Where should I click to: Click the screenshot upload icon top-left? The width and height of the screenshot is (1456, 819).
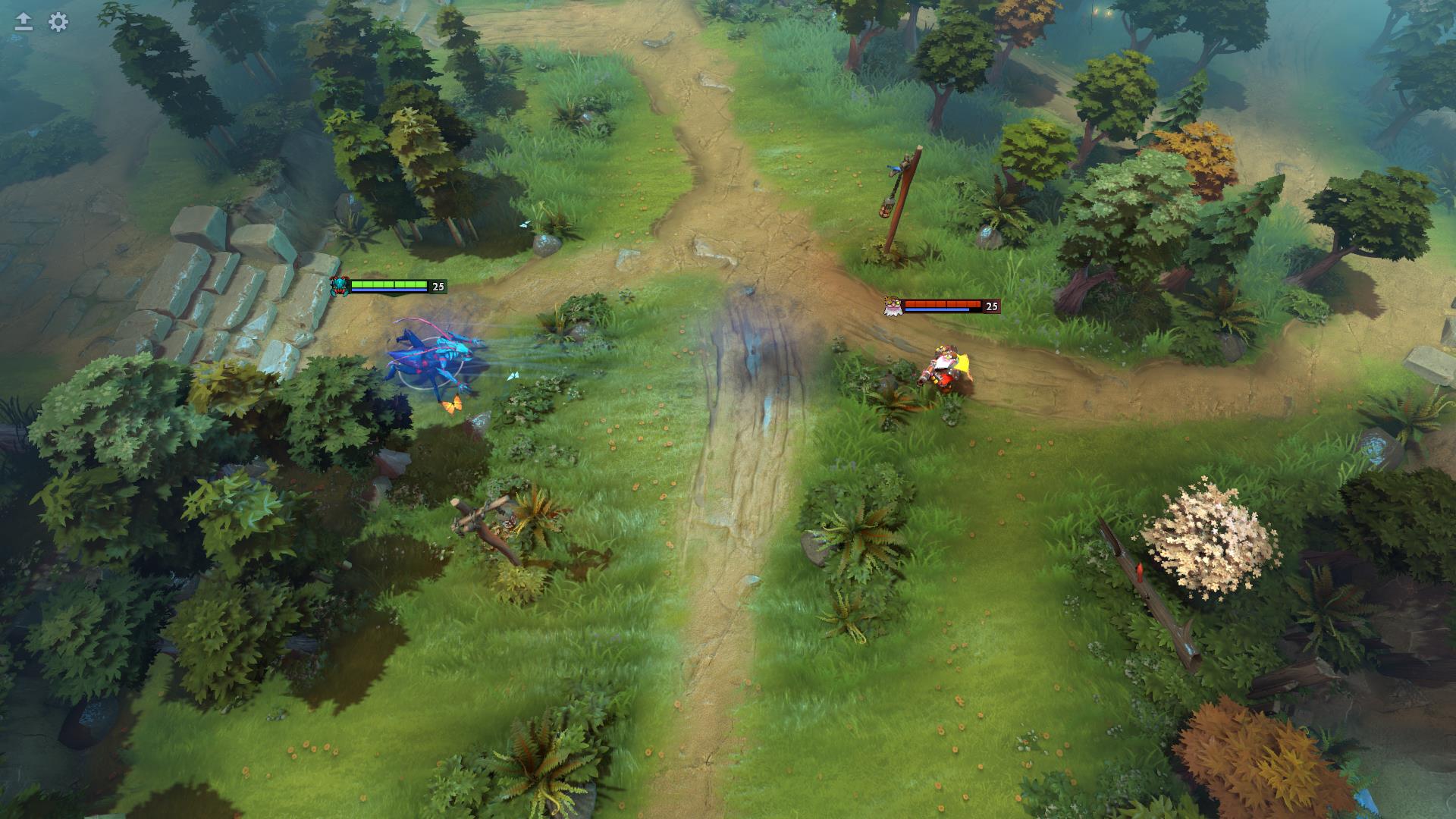(x=23, y=21)
